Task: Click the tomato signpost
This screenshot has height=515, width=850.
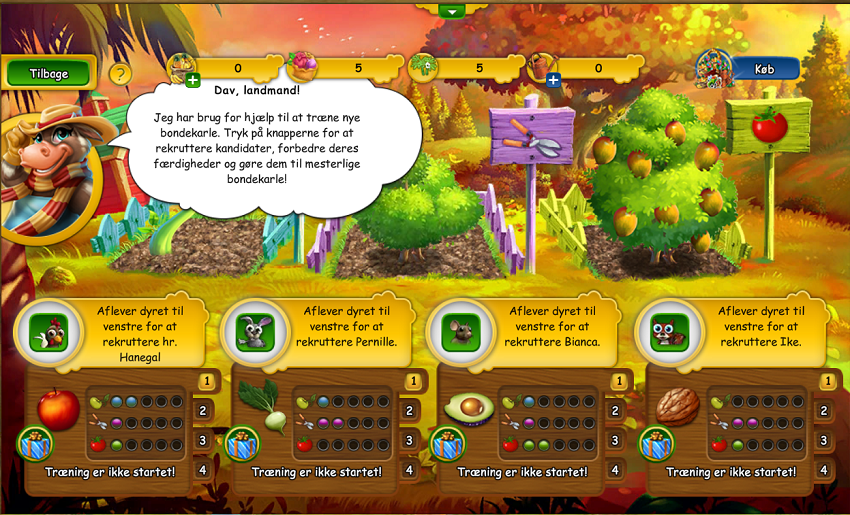Action: (769, 126)
